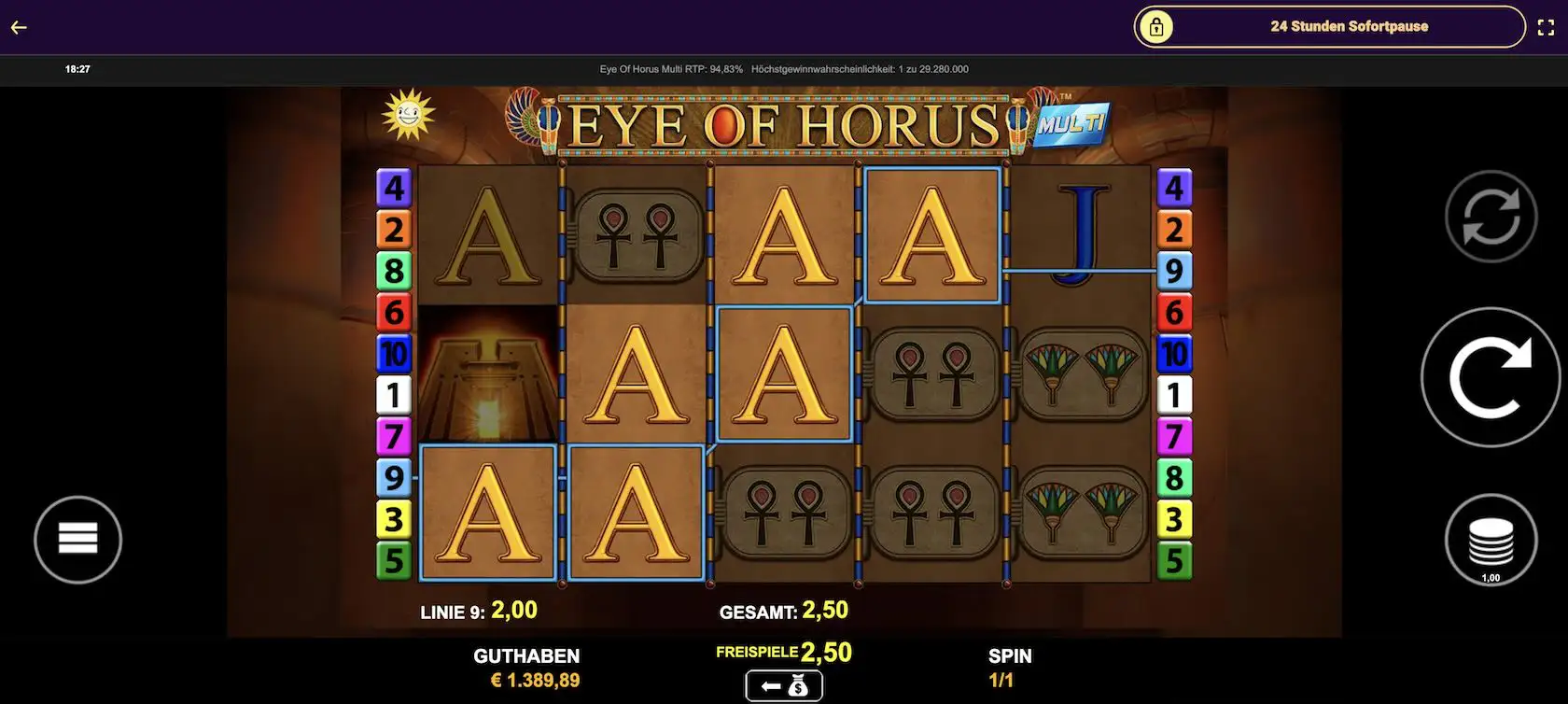Screen dimensions: 1568x704
Task: Click the LINIE 9: 2,00 win label
Action: click(478, 610)
